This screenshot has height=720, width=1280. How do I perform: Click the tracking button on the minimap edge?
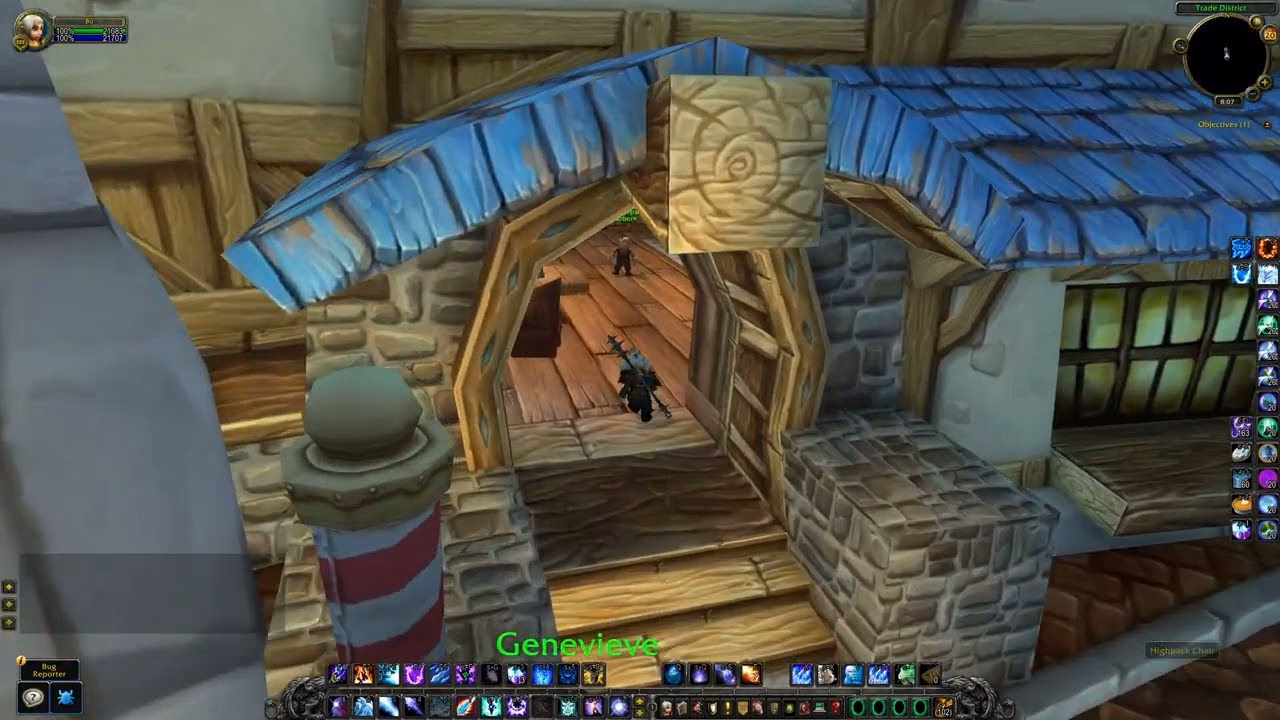1182,45
